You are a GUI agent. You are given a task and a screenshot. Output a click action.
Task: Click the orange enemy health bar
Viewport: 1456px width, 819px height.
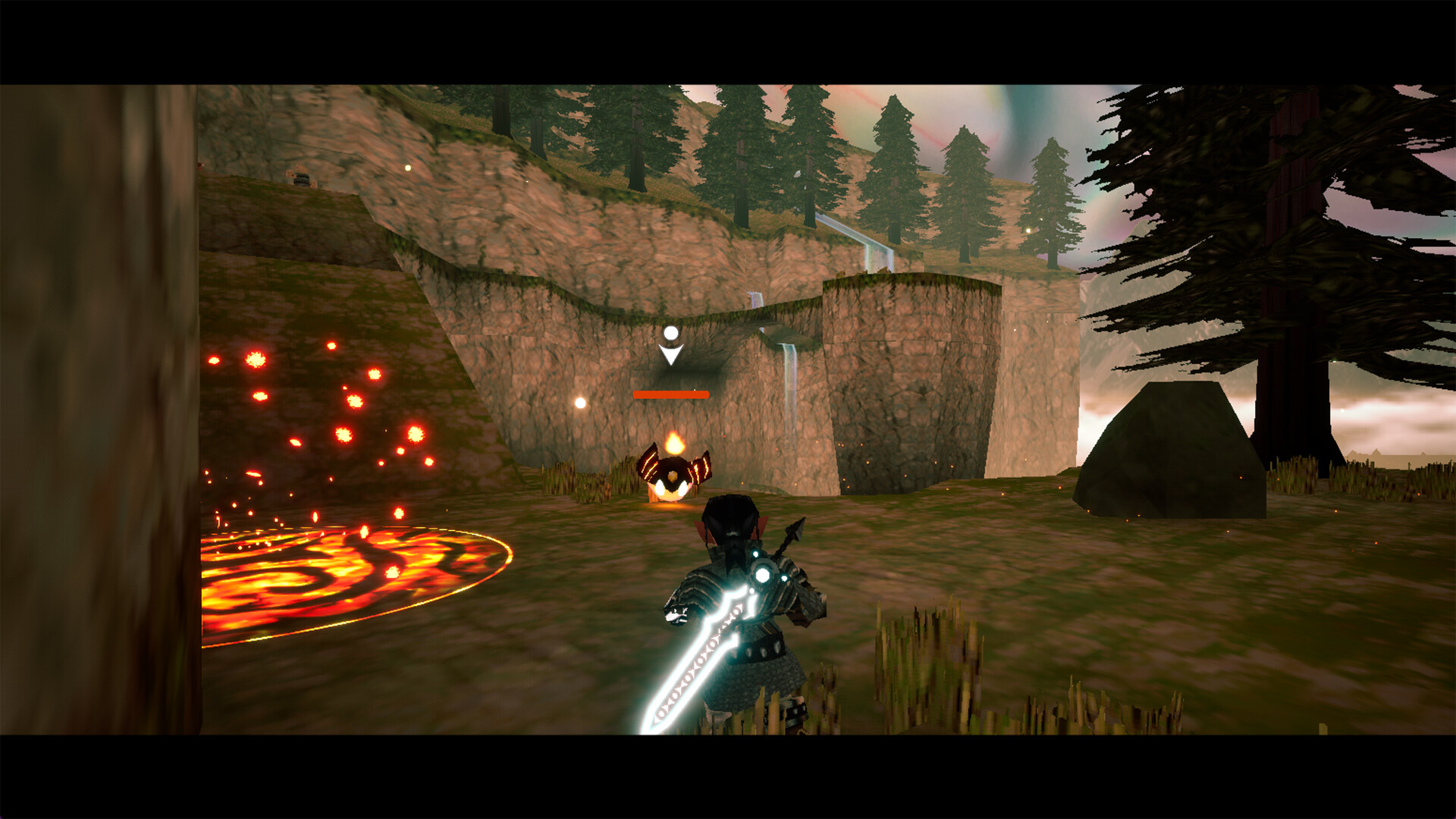pos(671,394)
